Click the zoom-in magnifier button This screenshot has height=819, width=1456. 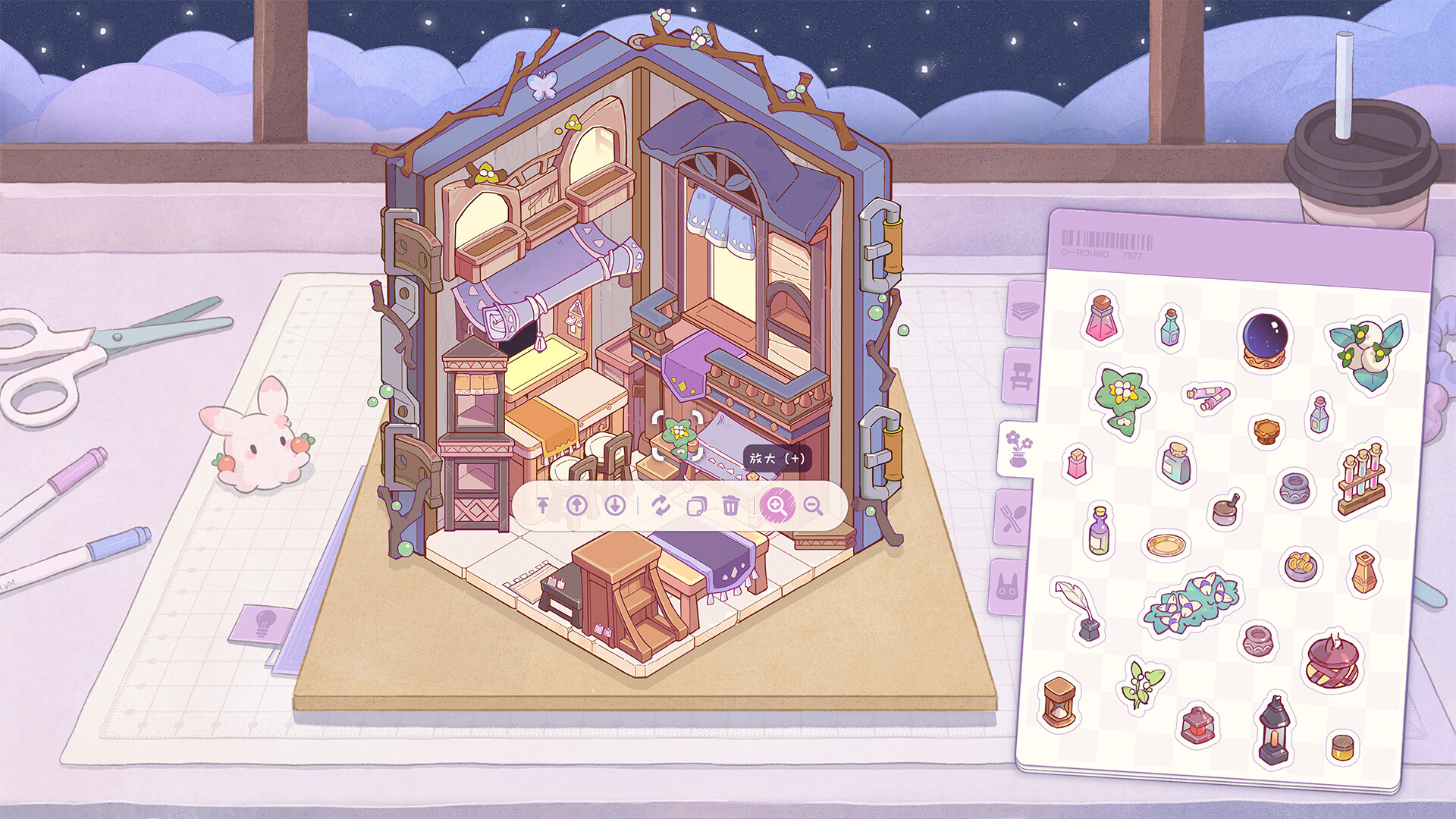777,505
